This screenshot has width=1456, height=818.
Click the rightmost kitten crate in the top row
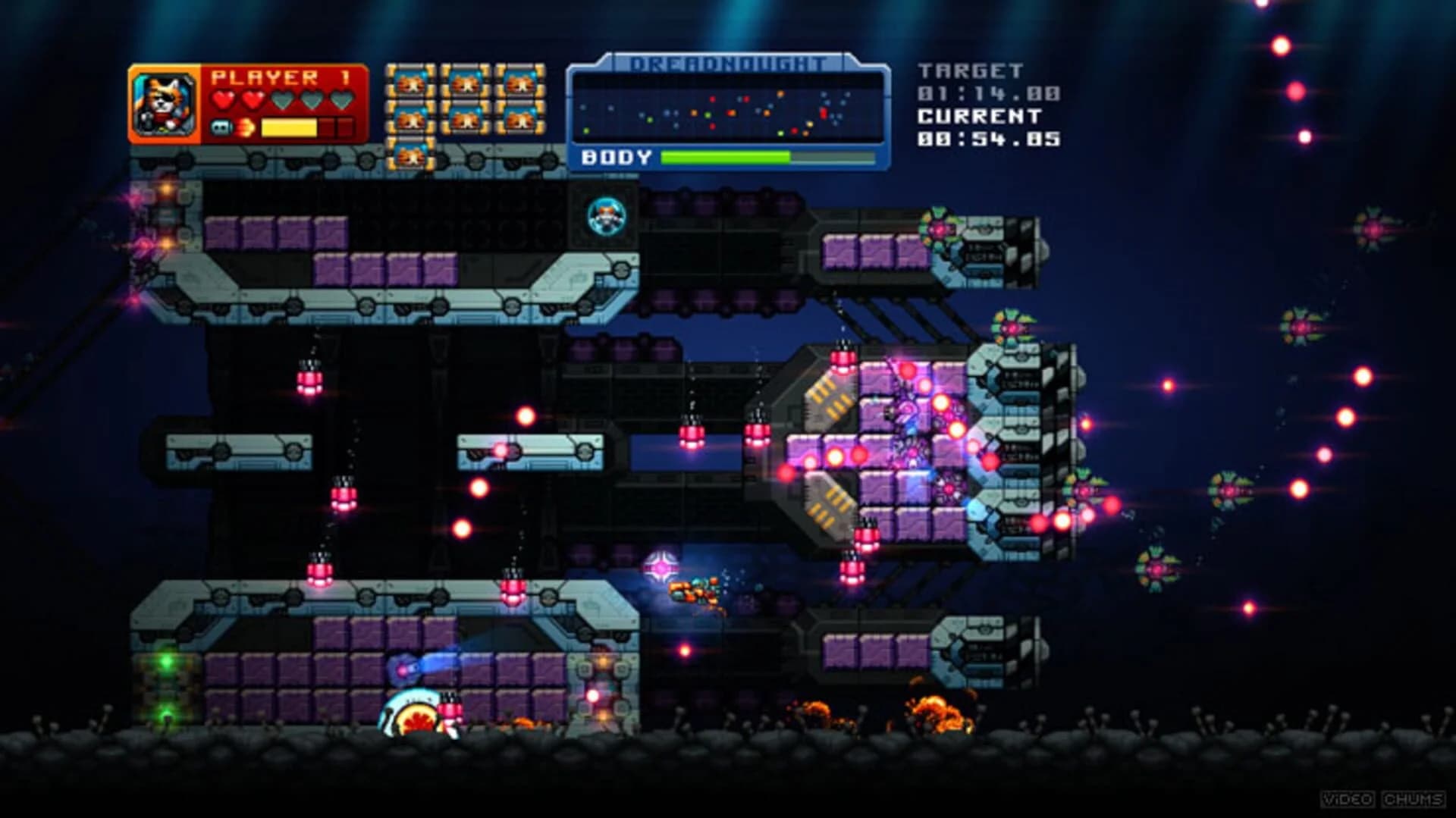(x=519, y=85)
